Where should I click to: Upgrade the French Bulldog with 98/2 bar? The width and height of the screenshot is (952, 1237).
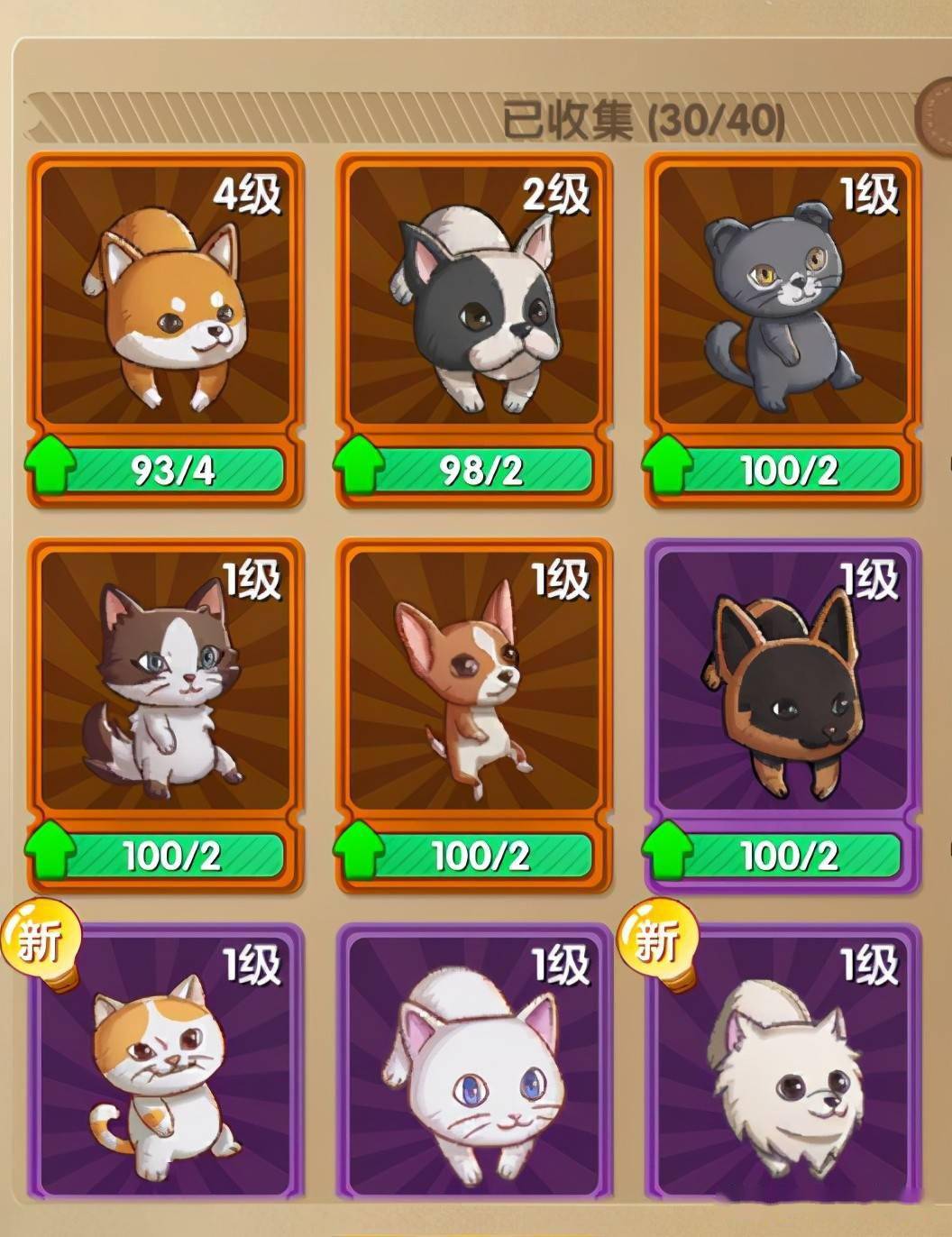pos(475,470)
